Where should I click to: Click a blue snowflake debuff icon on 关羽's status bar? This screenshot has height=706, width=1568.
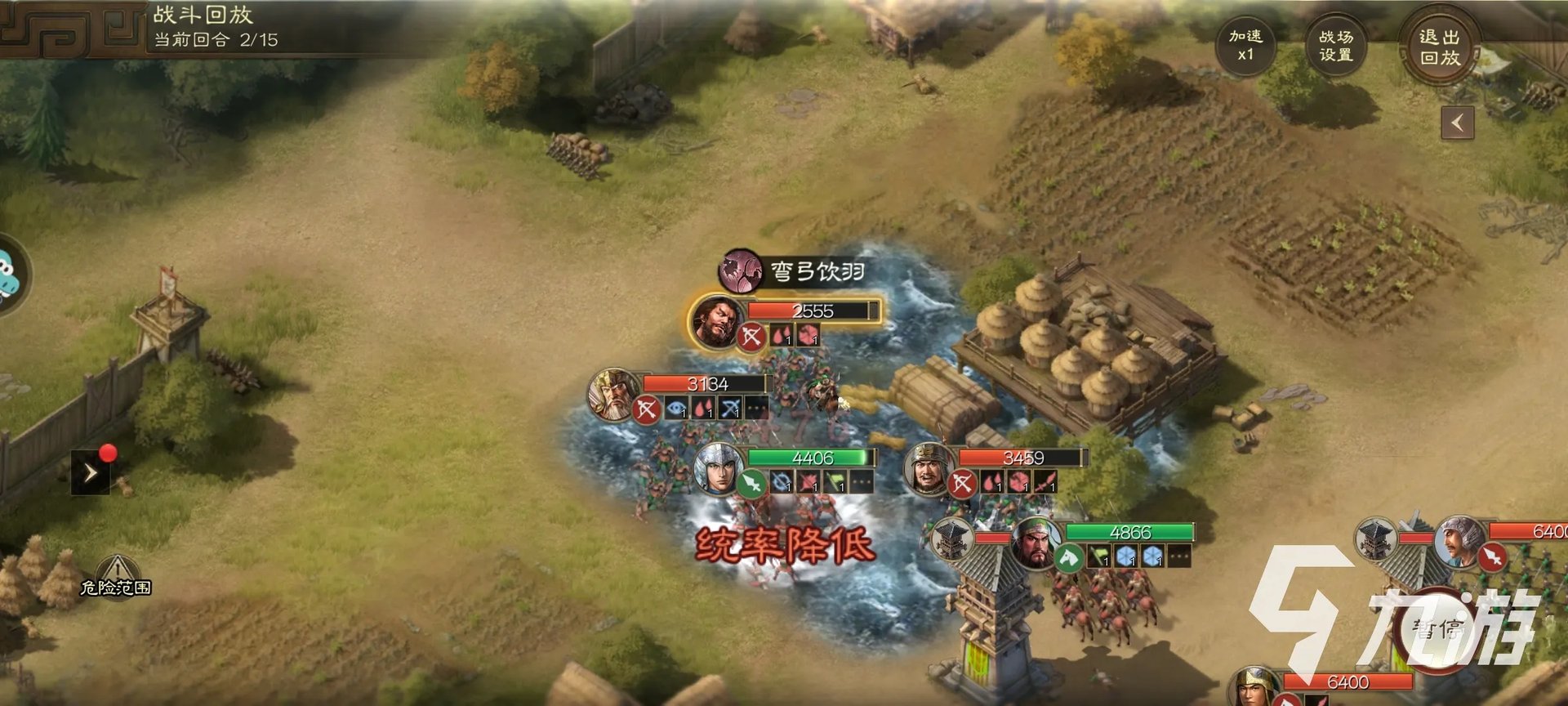coord(1125,556)
